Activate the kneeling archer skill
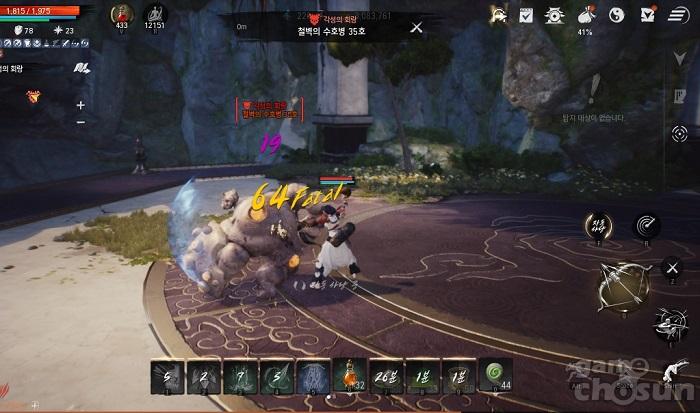The image size is (700, 413). point(669,323)
